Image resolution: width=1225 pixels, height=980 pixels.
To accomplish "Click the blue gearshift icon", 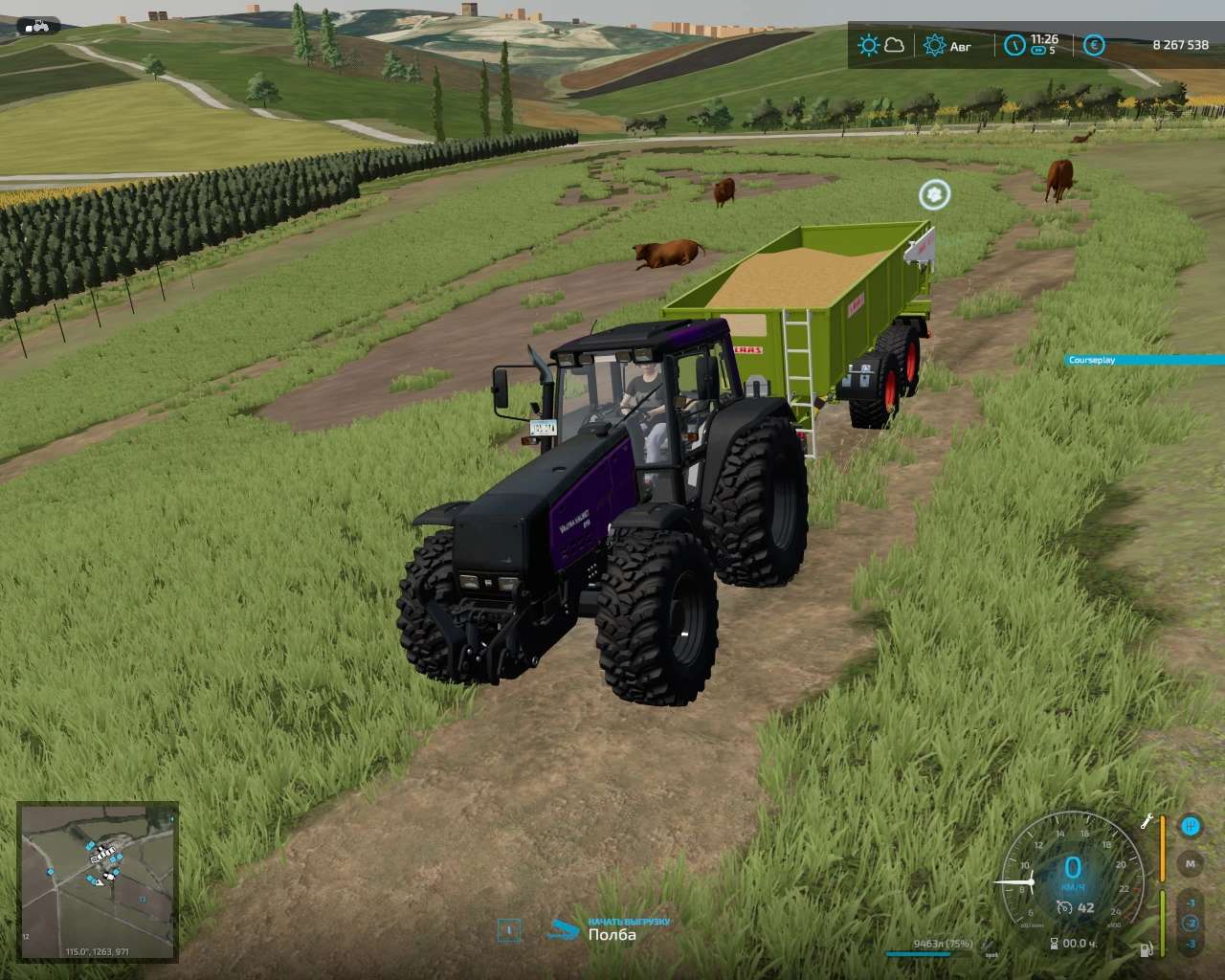I will coord(1191,825).
